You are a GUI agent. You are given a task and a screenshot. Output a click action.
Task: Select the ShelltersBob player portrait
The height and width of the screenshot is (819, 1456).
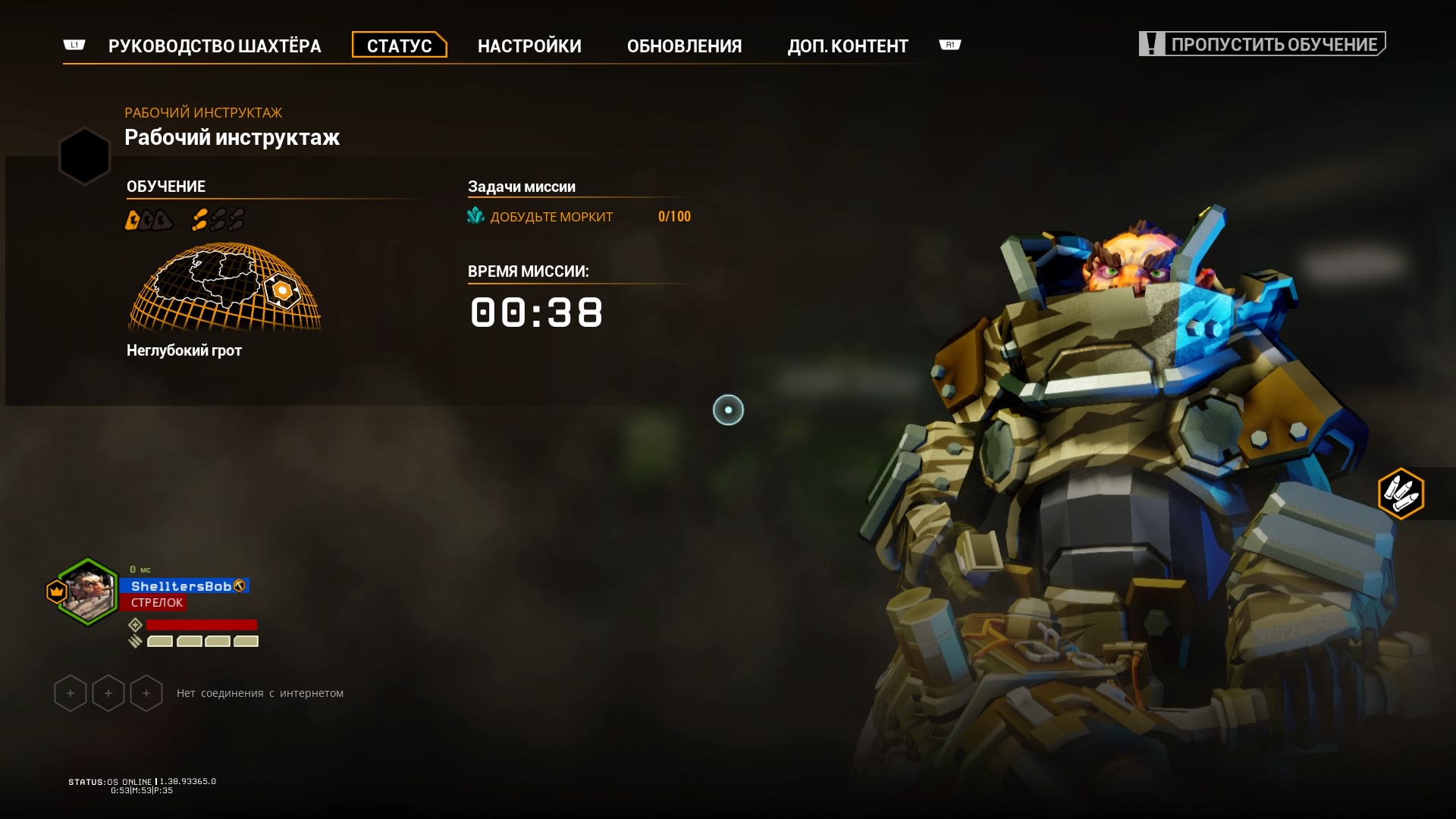pos(87,591)
